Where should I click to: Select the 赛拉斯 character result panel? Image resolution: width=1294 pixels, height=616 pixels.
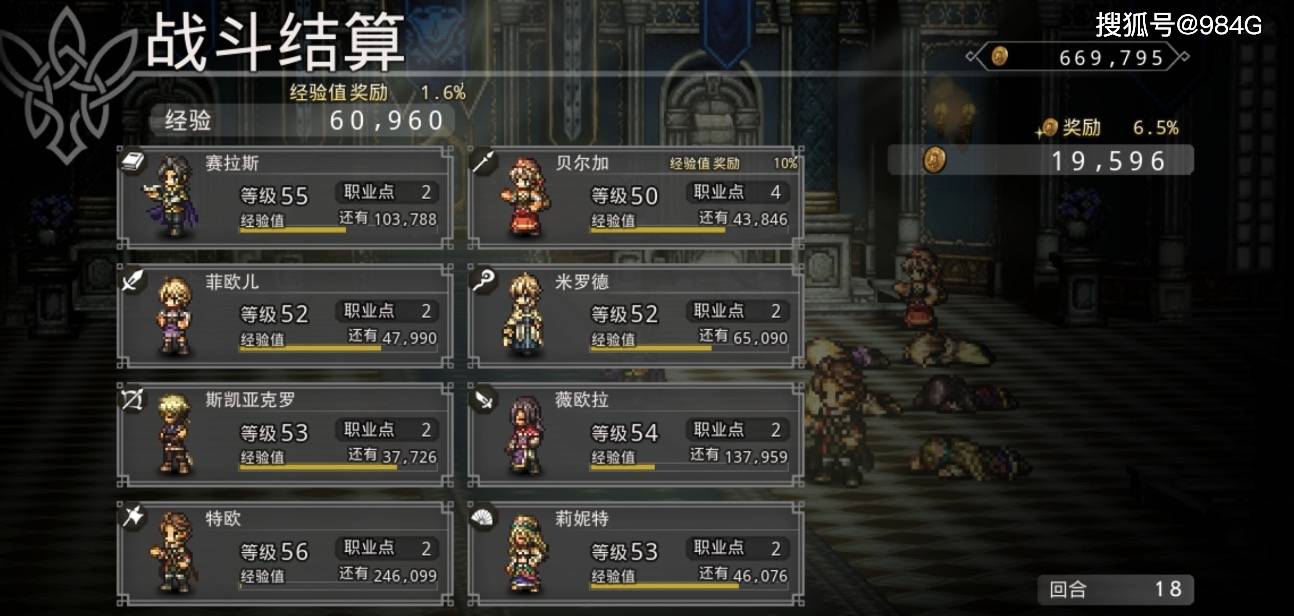coord(285,197)
